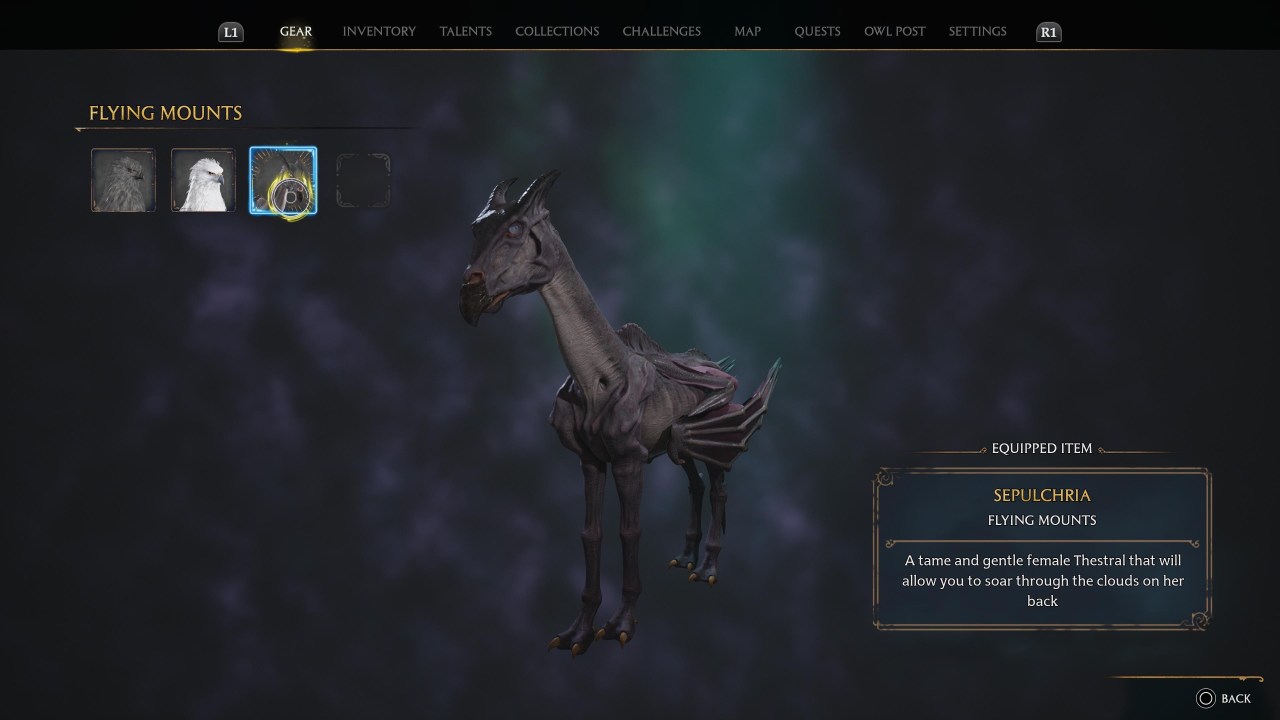Click the Sepulchria equipped item card
Screen dimensions: 1280x720
(1042, 547)
